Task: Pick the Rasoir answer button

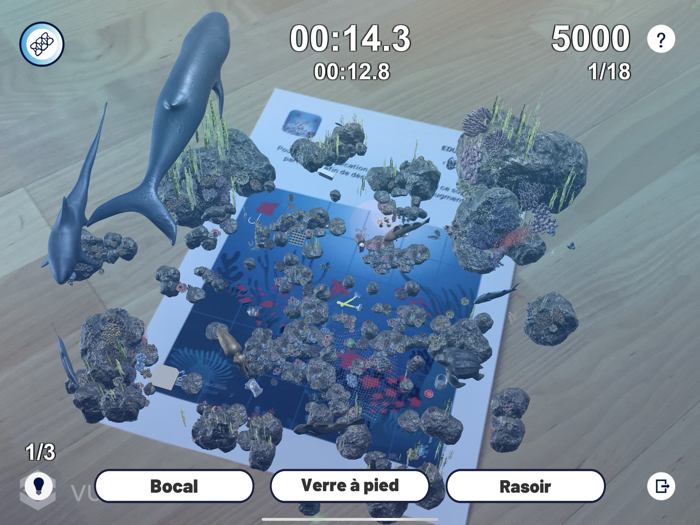Action: point(525,487)
